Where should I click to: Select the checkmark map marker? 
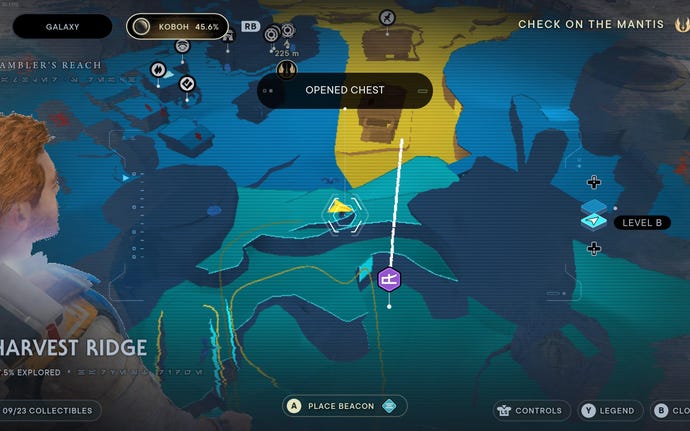pos(186,84)
